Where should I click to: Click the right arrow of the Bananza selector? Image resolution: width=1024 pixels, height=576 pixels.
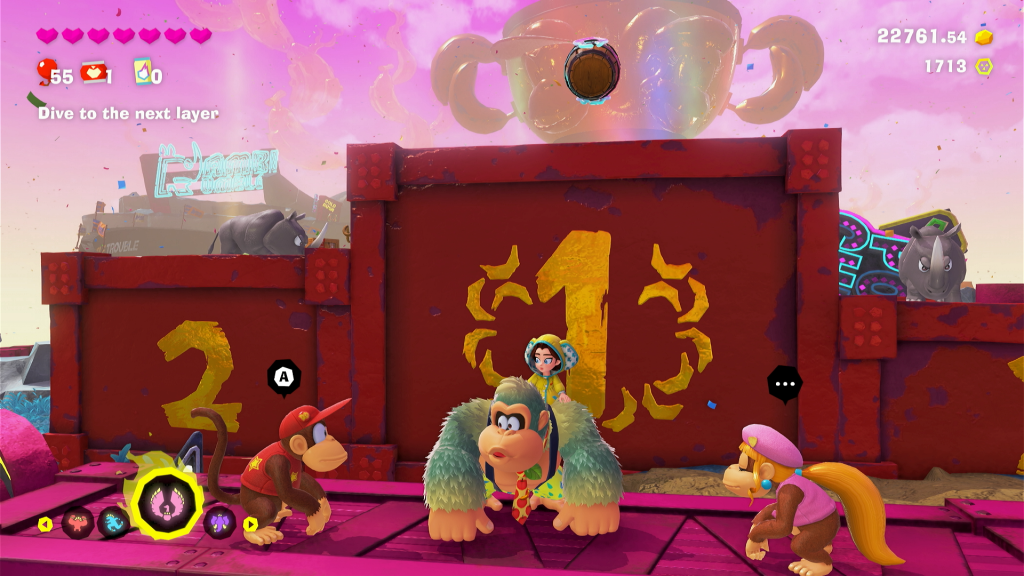[250, 523]
